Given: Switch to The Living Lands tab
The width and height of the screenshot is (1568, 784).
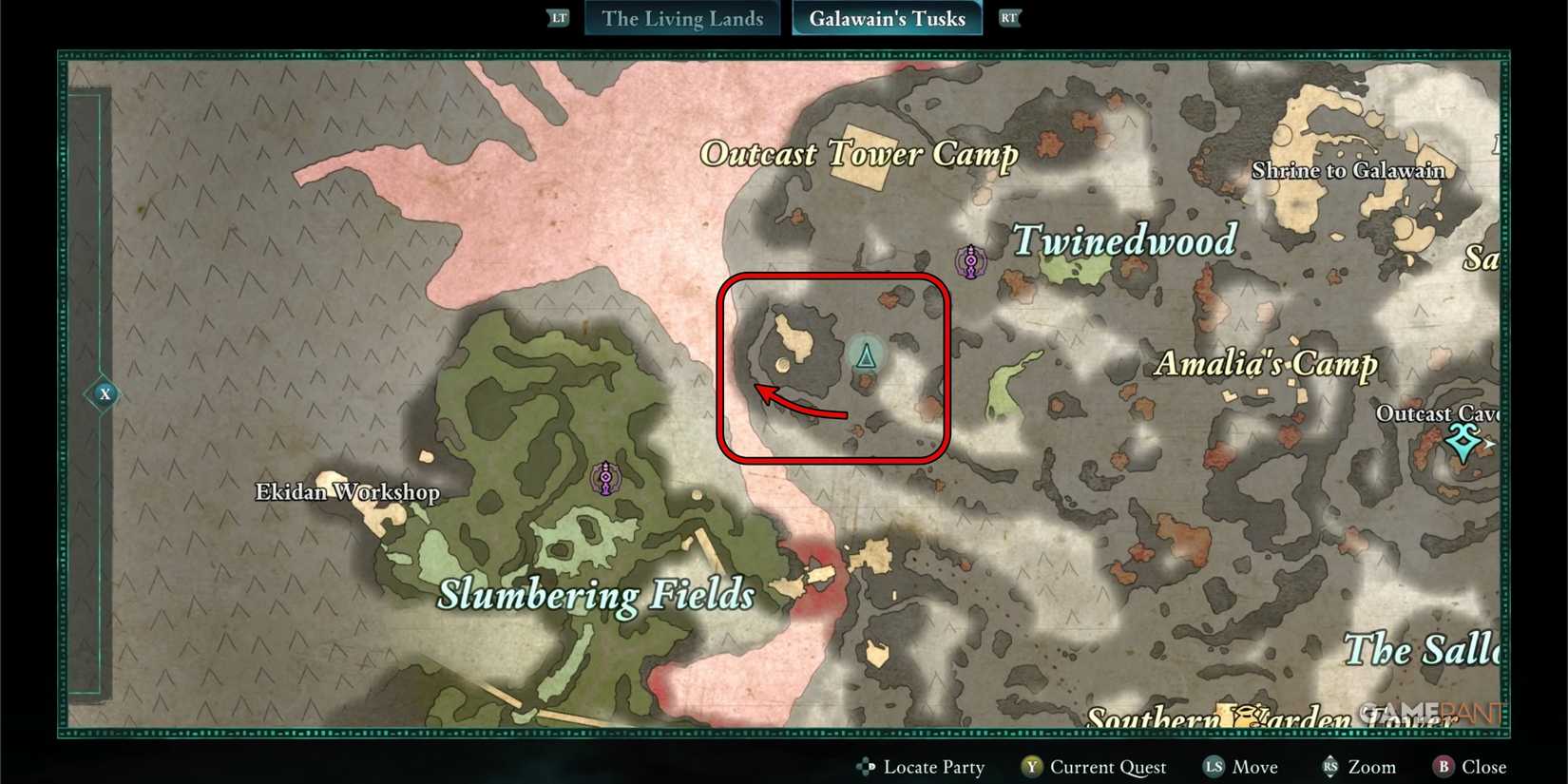Looking at the screenshot, I should [680, 18].
